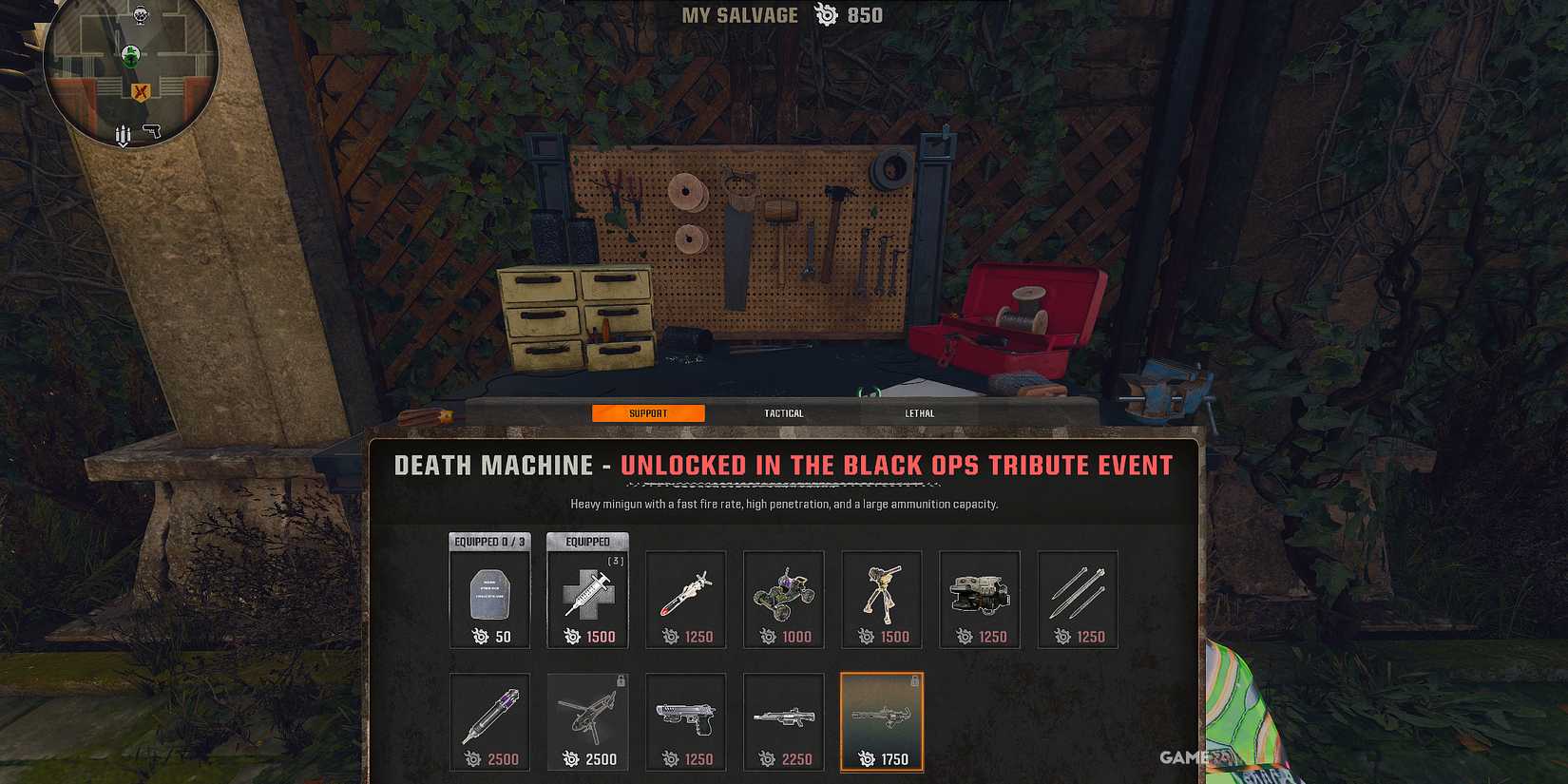Select the SUPPORT category tab
Screen dimensions: 1568x784
(x=648, y=412)
